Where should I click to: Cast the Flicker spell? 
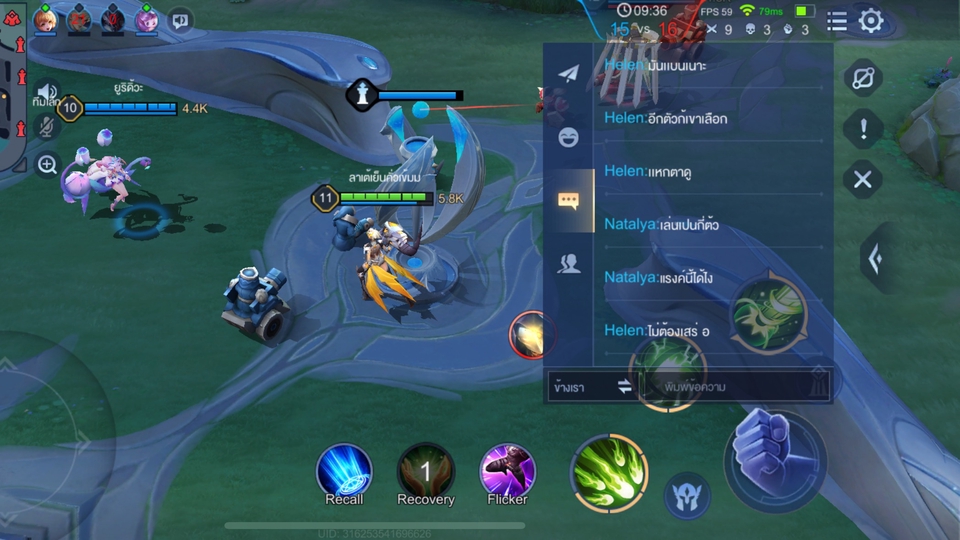click(x=507, y=472)
